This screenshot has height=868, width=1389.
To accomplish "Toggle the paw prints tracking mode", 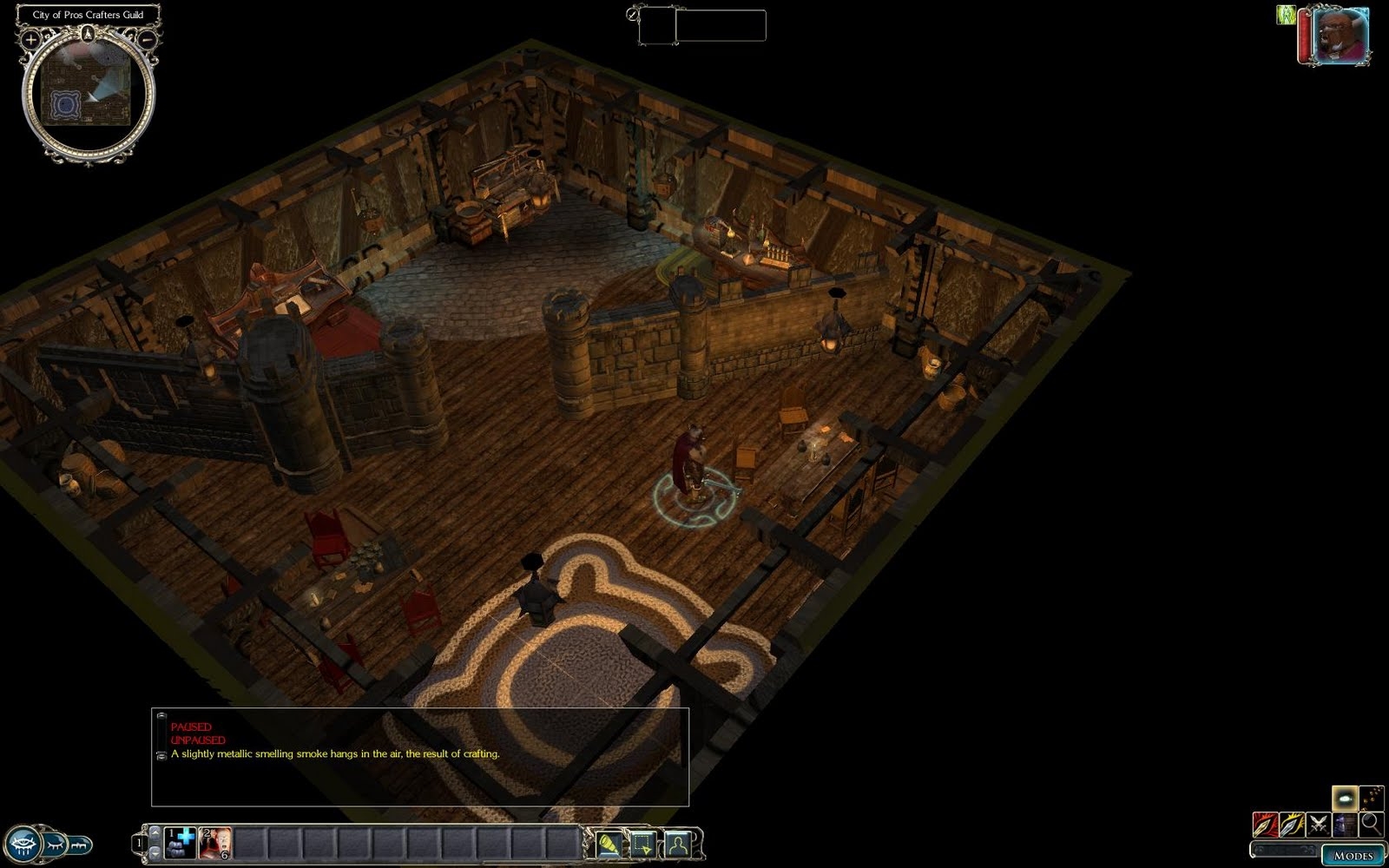I will click(1372, 797).
